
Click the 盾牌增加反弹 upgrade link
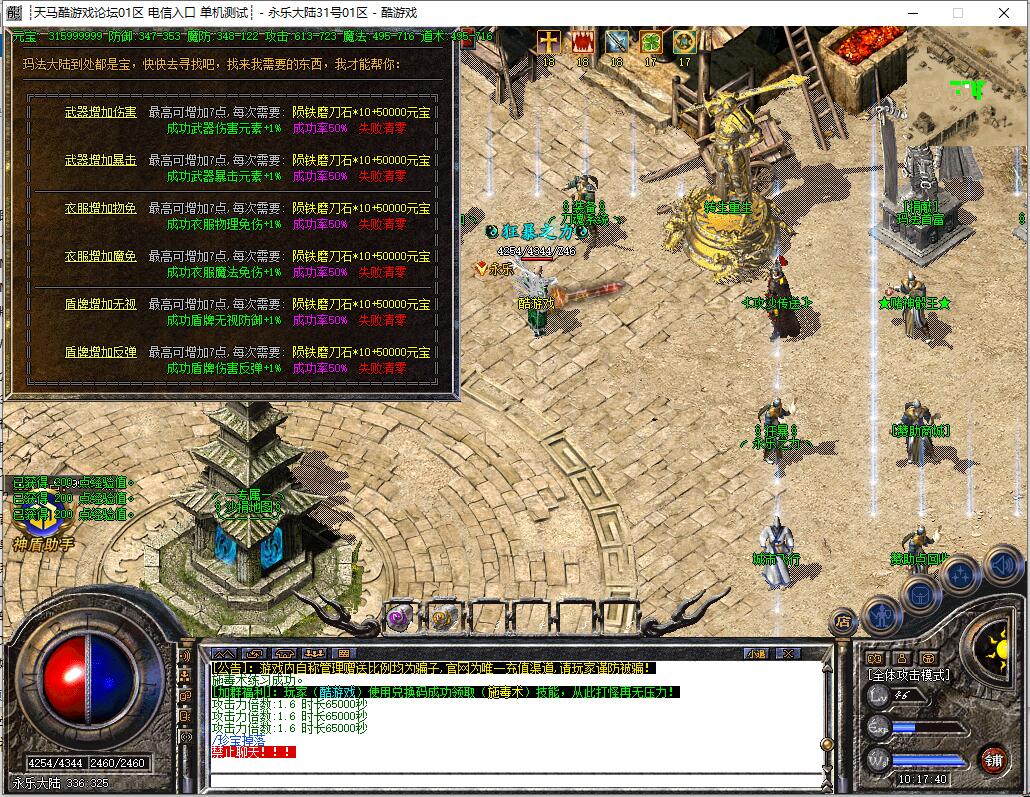(101, 352)
